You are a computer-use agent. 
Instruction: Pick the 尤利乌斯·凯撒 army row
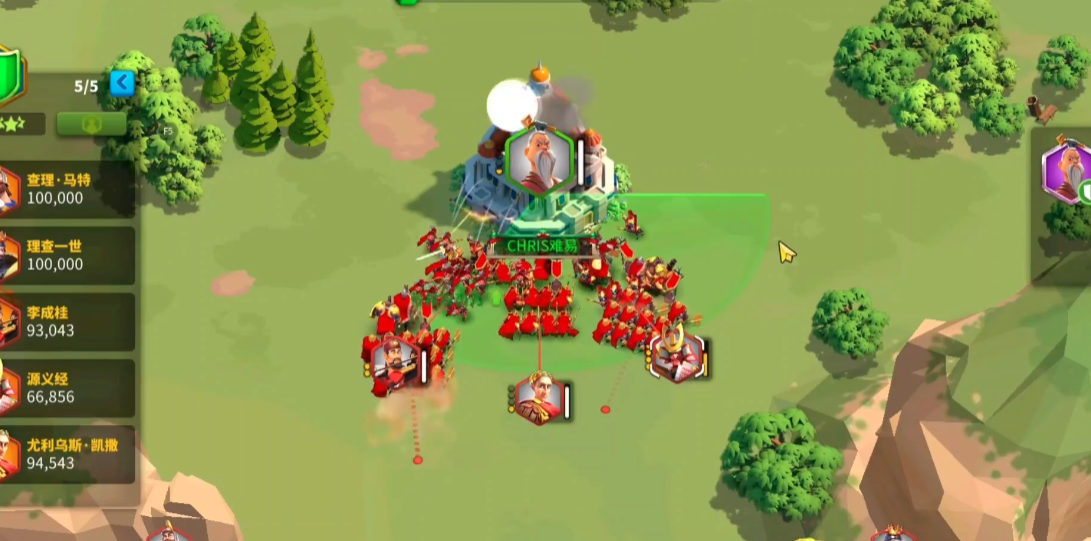[x=68, y=454]
